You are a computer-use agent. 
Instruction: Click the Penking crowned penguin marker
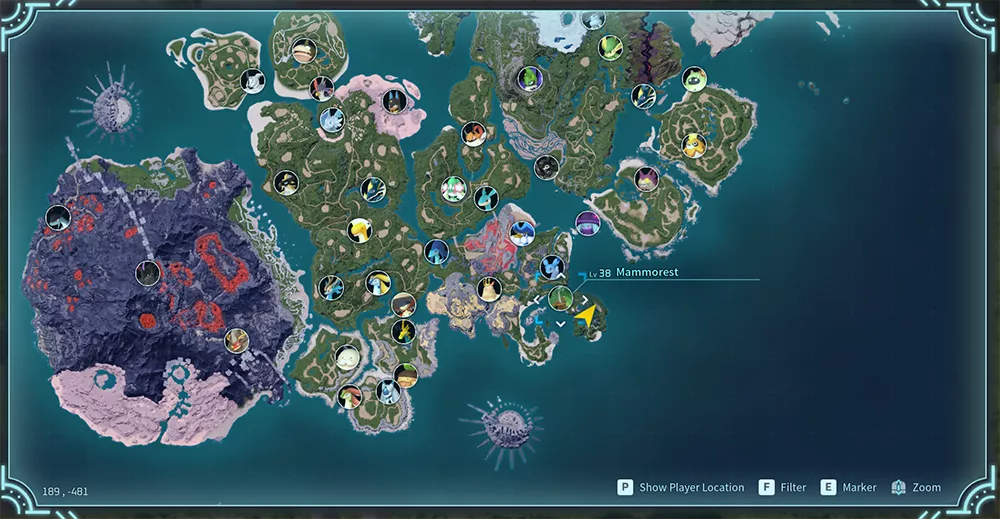pos(522,233)
